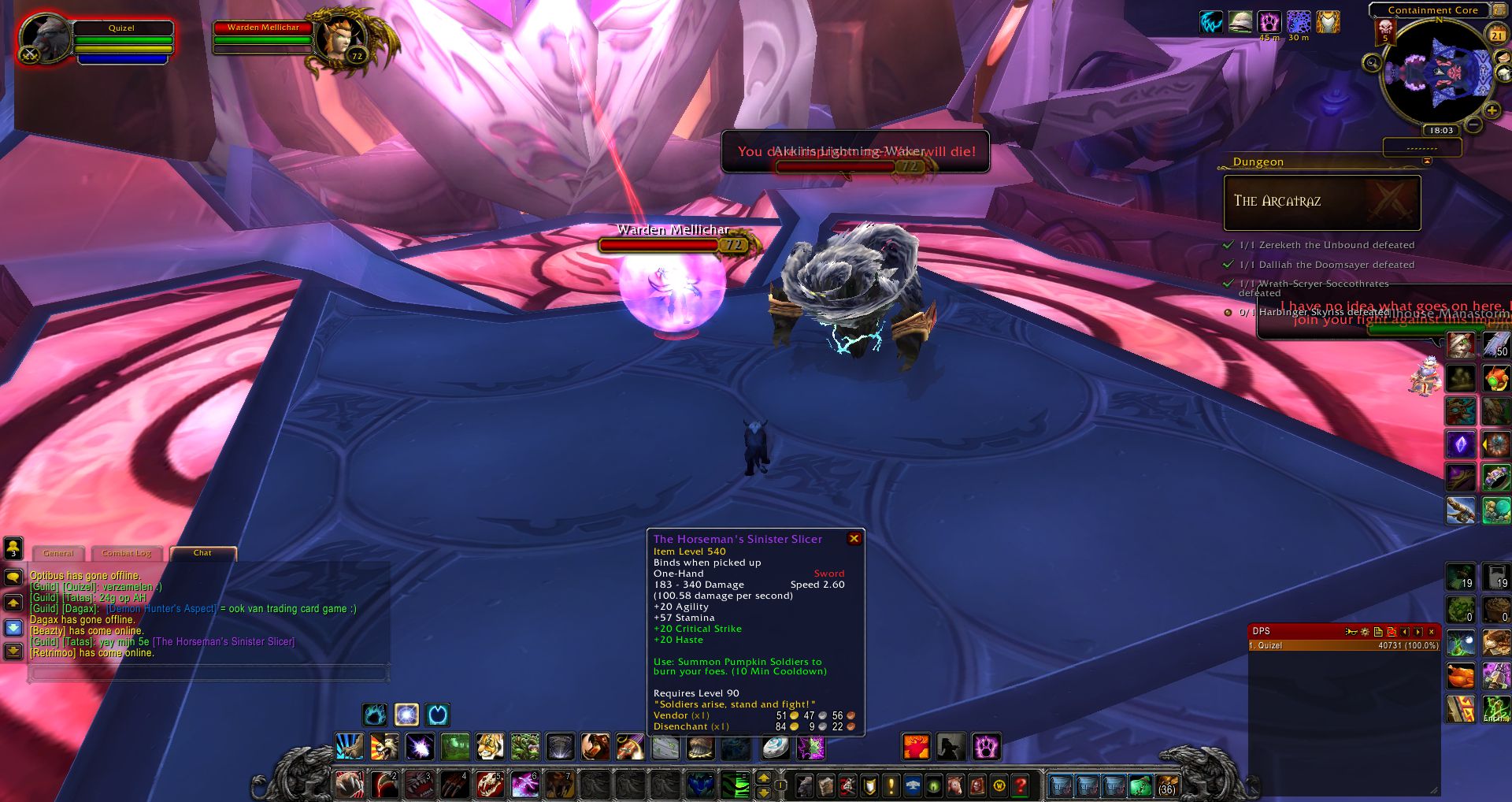The height and width of the screenshot is (802, 1512).
Task: Activate the purple paw print stance button
Action: coord(986,746)
